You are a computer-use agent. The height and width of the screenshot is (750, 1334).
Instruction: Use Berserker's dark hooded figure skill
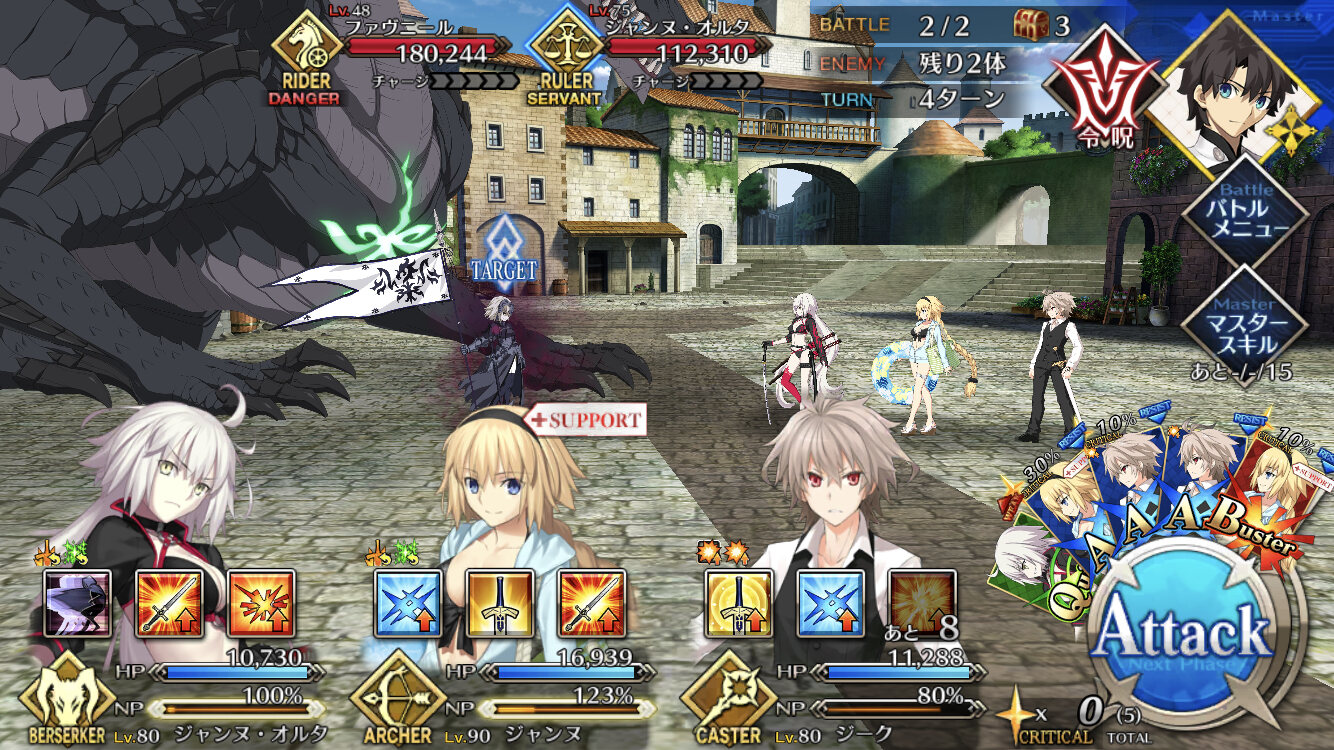(78, 604)
